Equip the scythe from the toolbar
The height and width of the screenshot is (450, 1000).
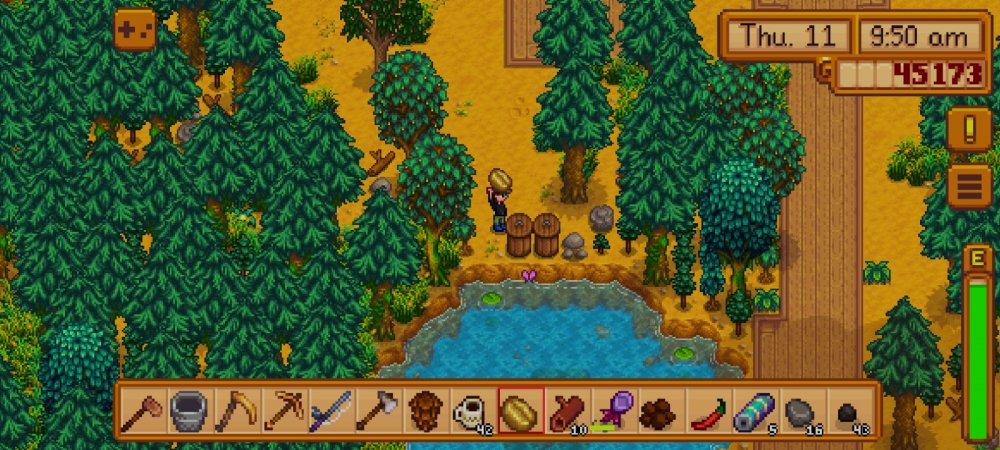pos(237,411)
